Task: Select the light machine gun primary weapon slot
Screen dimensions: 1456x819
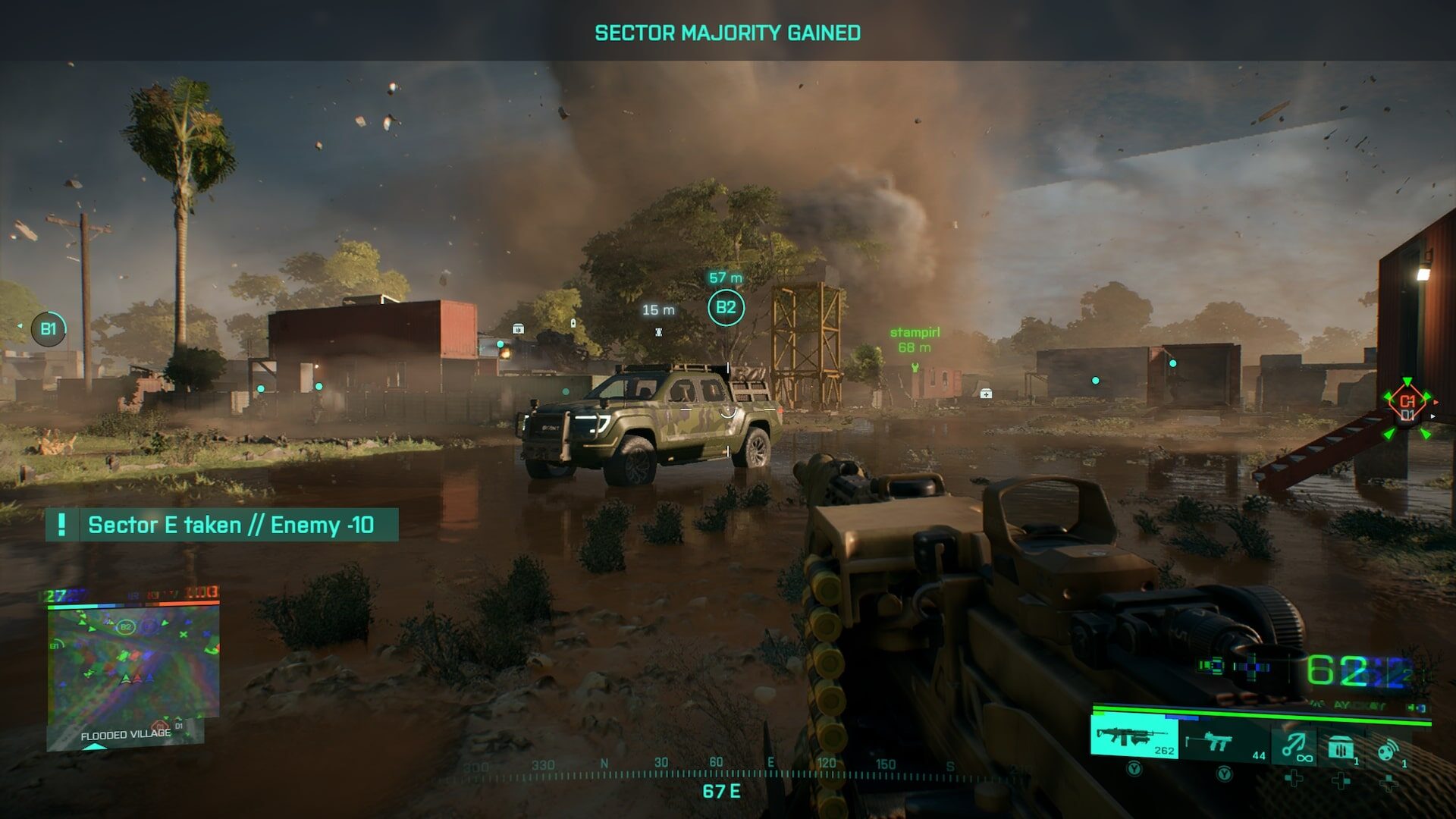Action: click(1134, 739)
